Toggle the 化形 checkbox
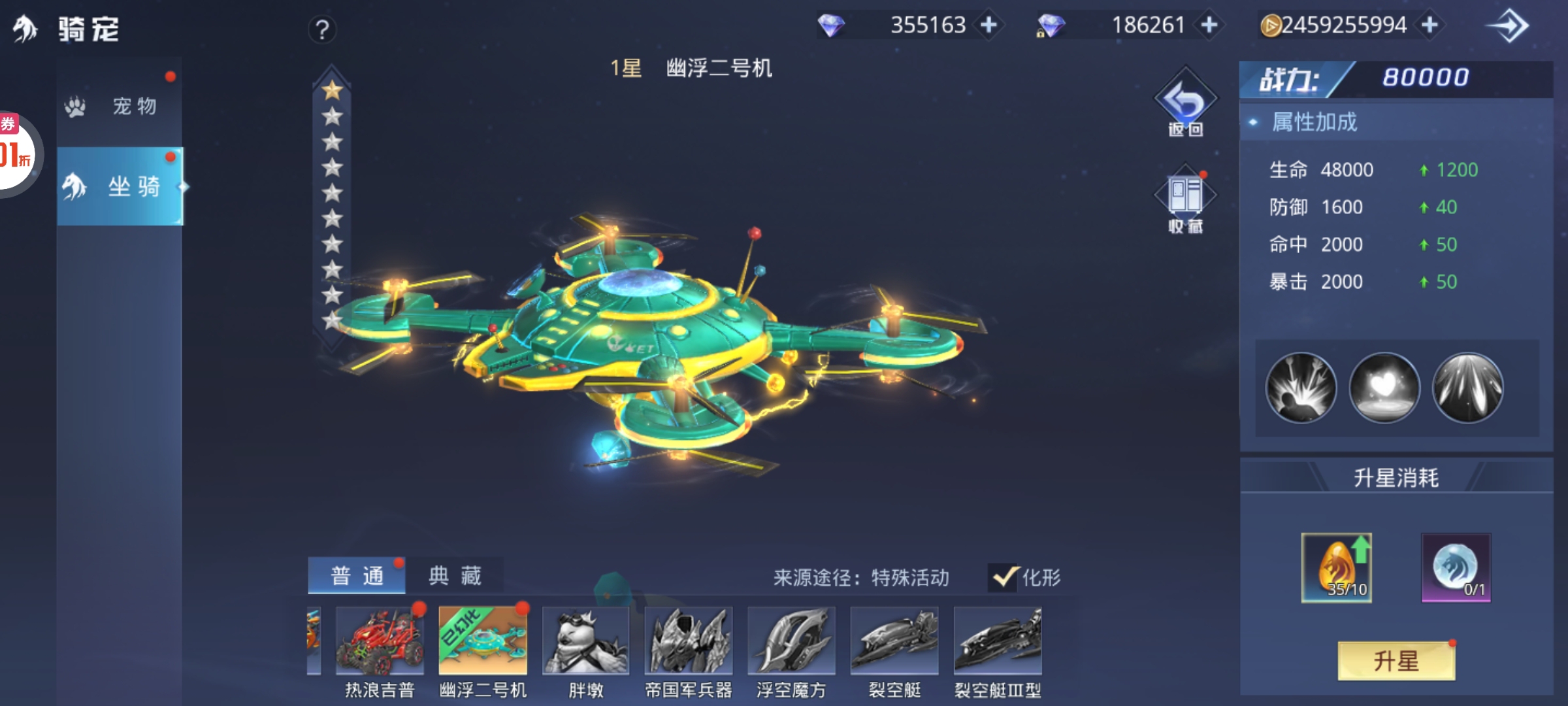Viewport: 1568px width, 706px height. pos(1004,577)
